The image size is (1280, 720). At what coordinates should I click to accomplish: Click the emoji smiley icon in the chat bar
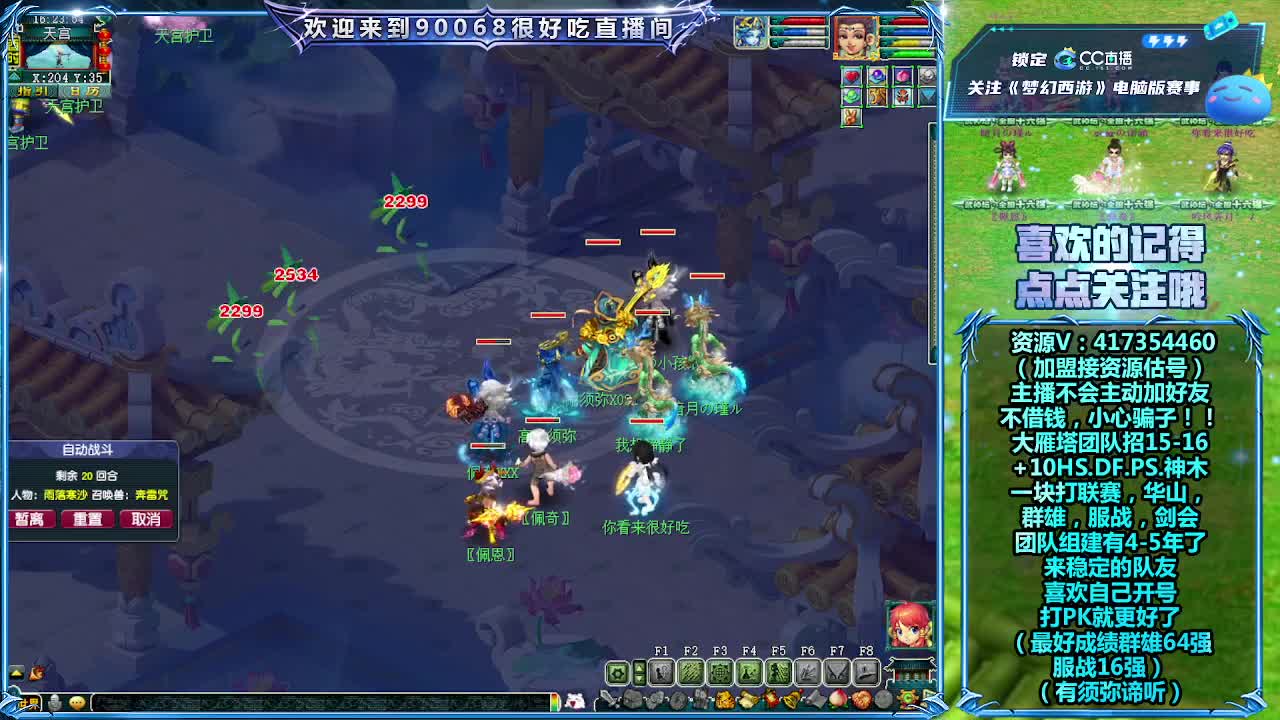[76, 704]
